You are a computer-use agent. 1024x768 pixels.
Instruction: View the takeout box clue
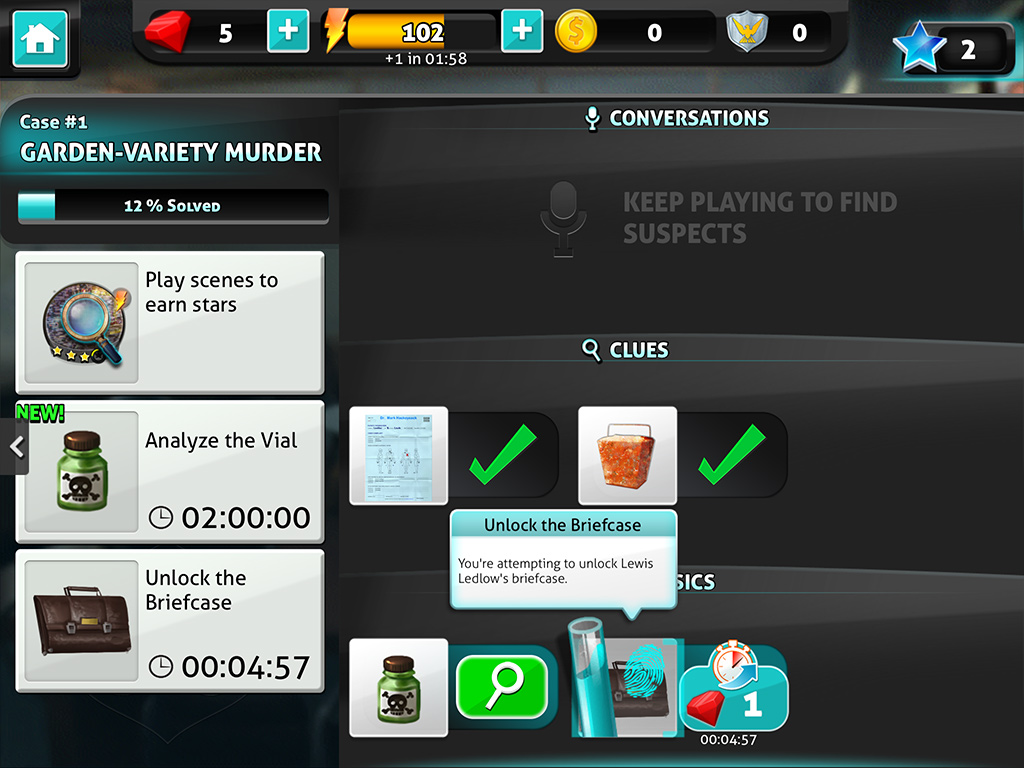[627, 456]
